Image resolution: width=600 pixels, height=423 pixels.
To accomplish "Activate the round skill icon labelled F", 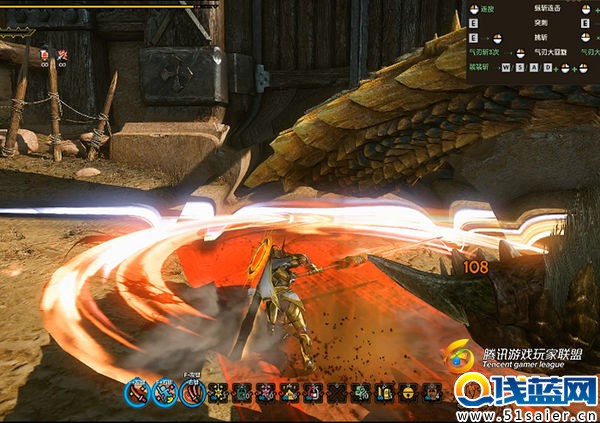I will pos(191,393).
